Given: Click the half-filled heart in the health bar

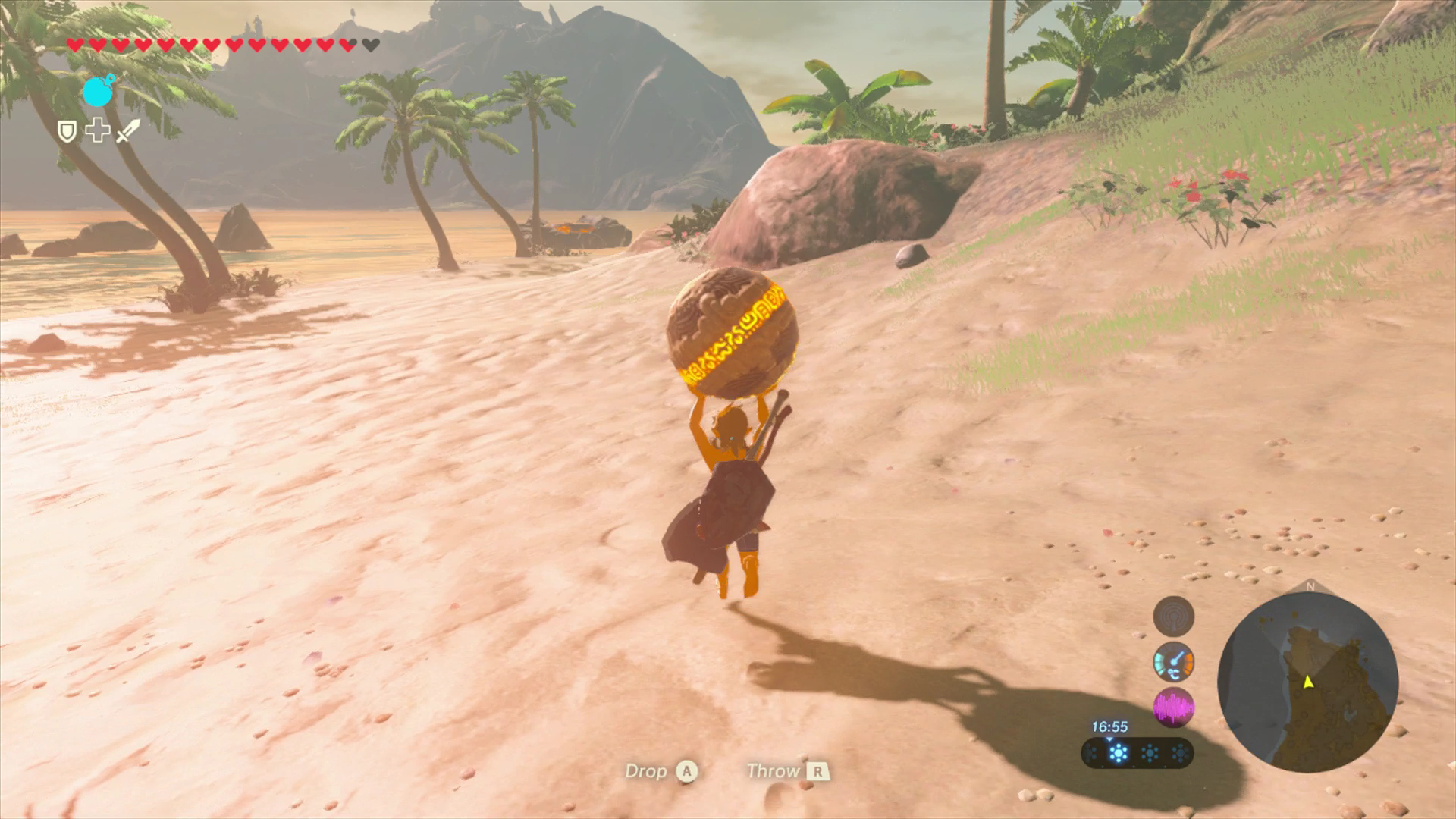Looking at the screenshot, I should pos(346,44).
